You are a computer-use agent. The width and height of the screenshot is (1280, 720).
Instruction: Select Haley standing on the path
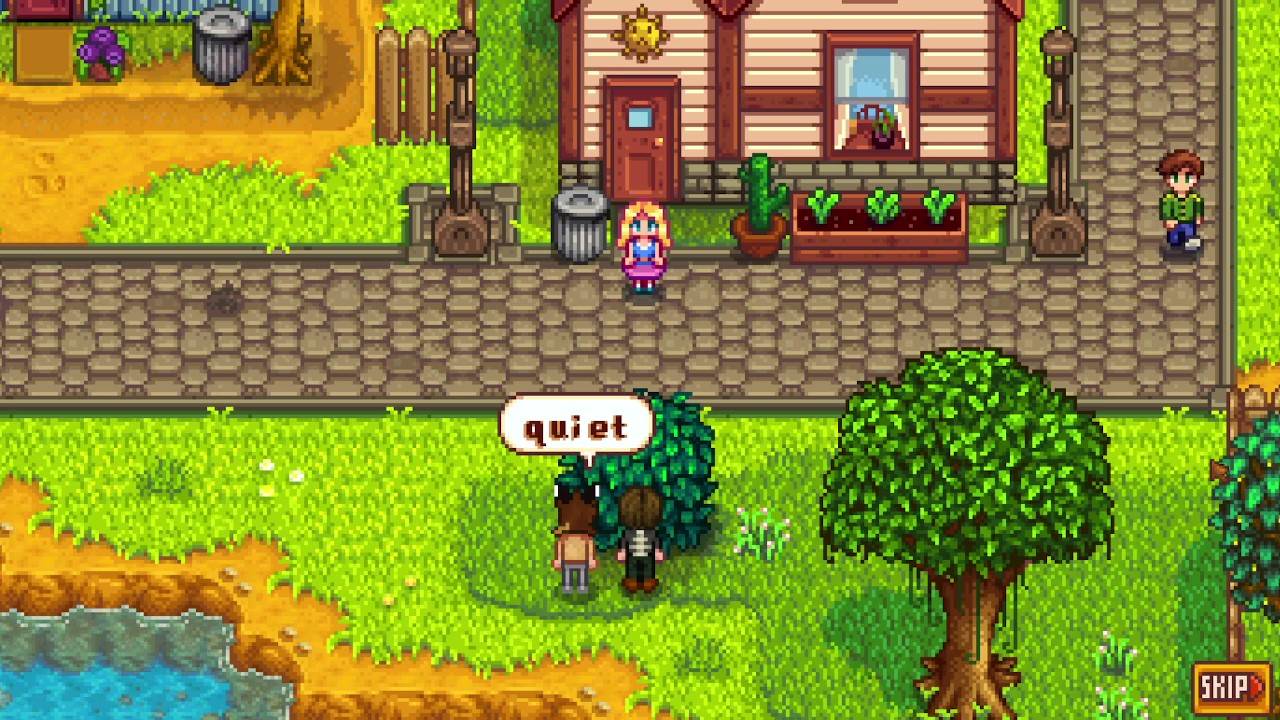click(x=644, y=245)
